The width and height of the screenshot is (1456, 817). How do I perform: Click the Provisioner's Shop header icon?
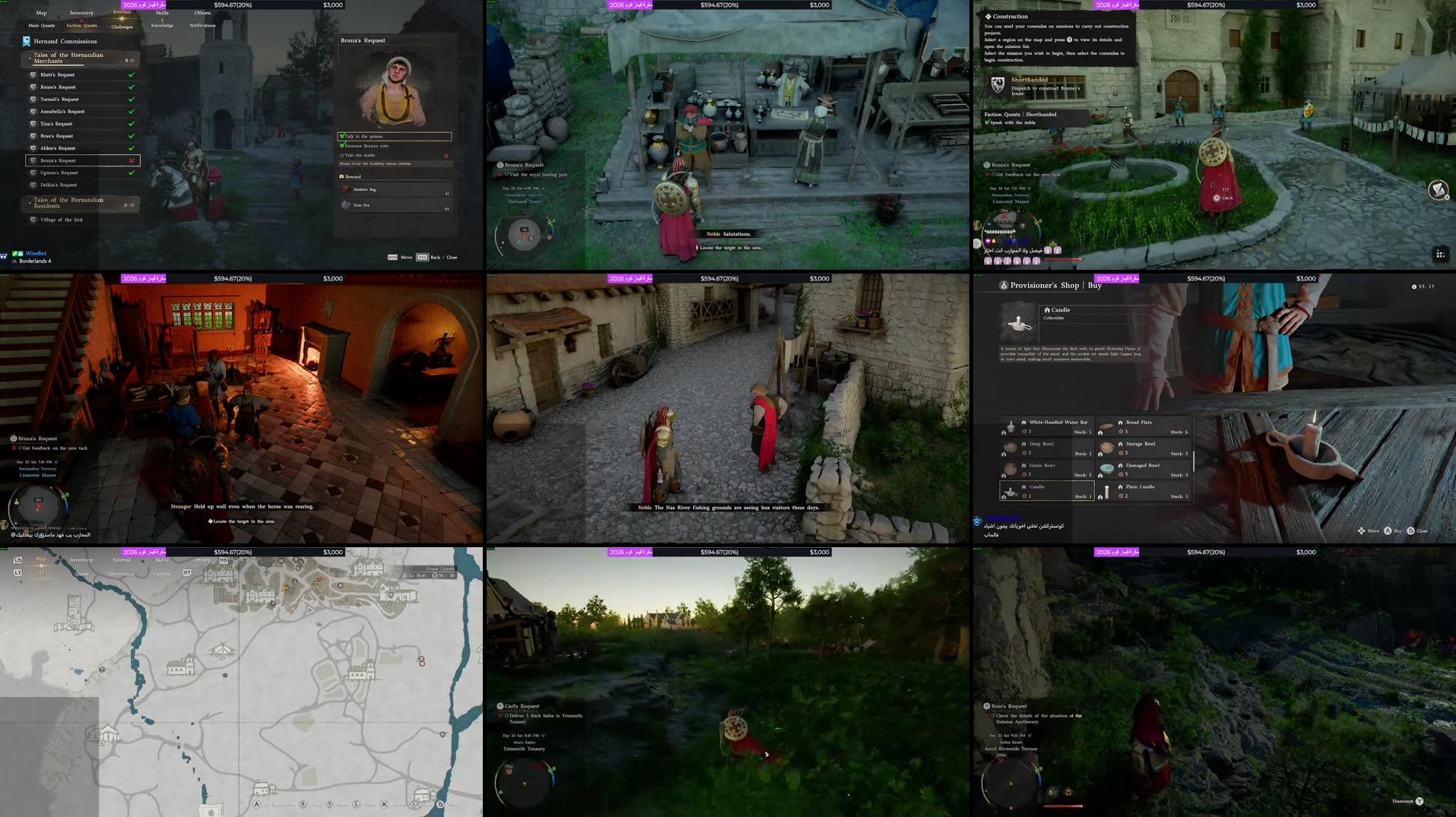[x=1003, y=285]
